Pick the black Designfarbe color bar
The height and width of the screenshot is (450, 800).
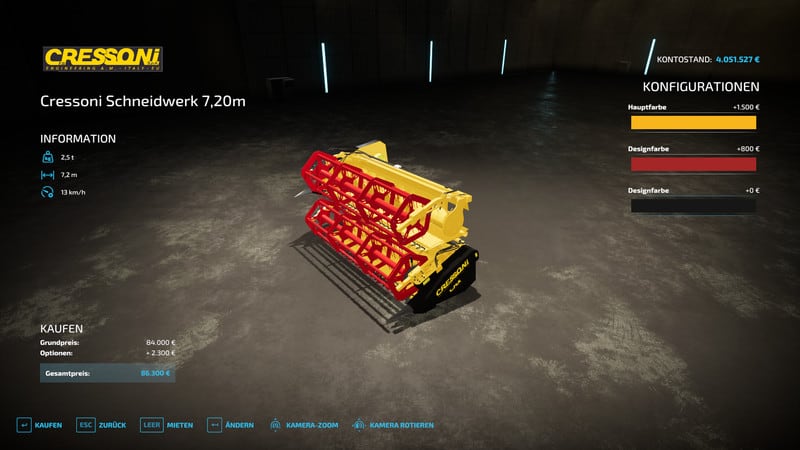pyautogui.click(x=692, y=206)
